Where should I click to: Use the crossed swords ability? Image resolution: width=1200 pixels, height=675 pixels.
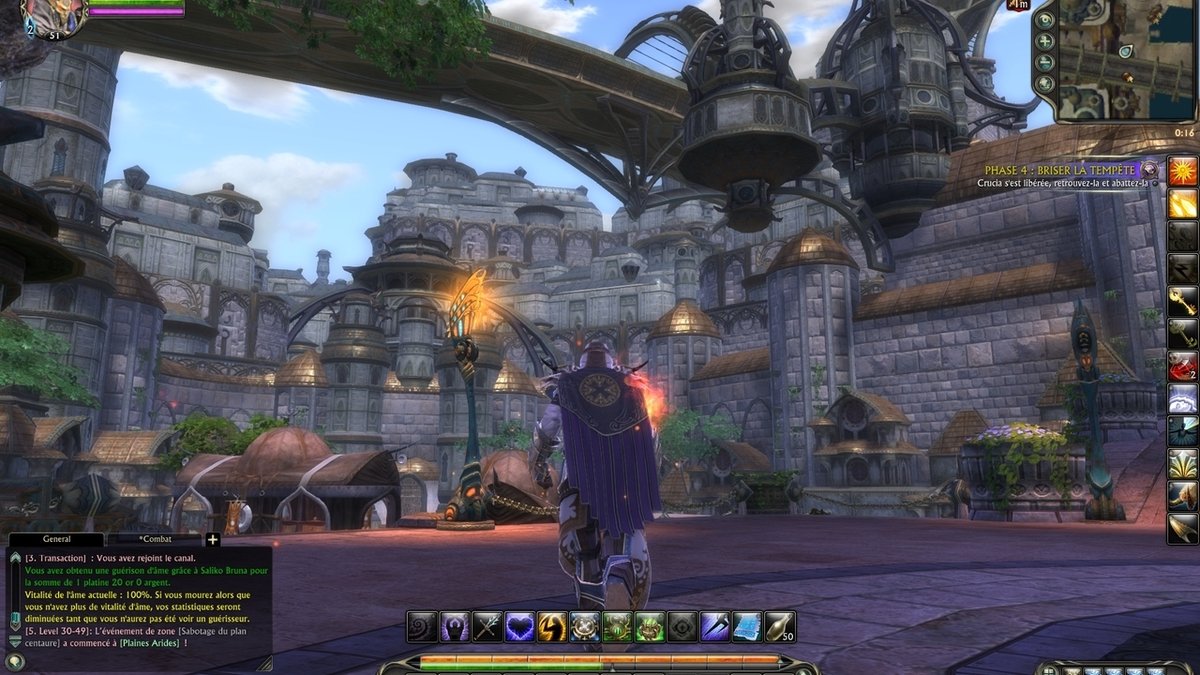(487, 626)
